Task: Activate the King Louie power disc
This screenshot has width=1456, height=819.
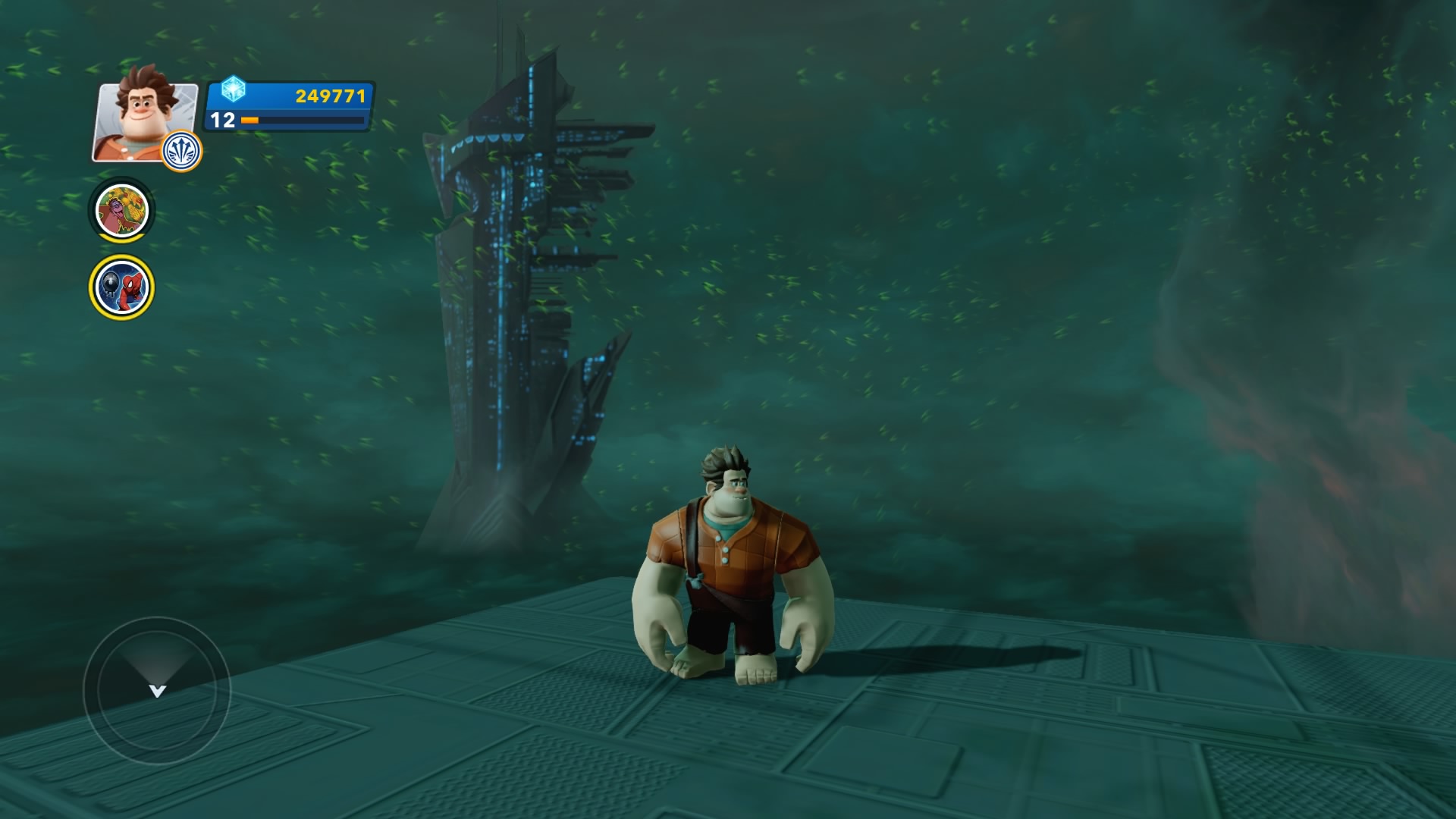Action: [x=122, y=210]
